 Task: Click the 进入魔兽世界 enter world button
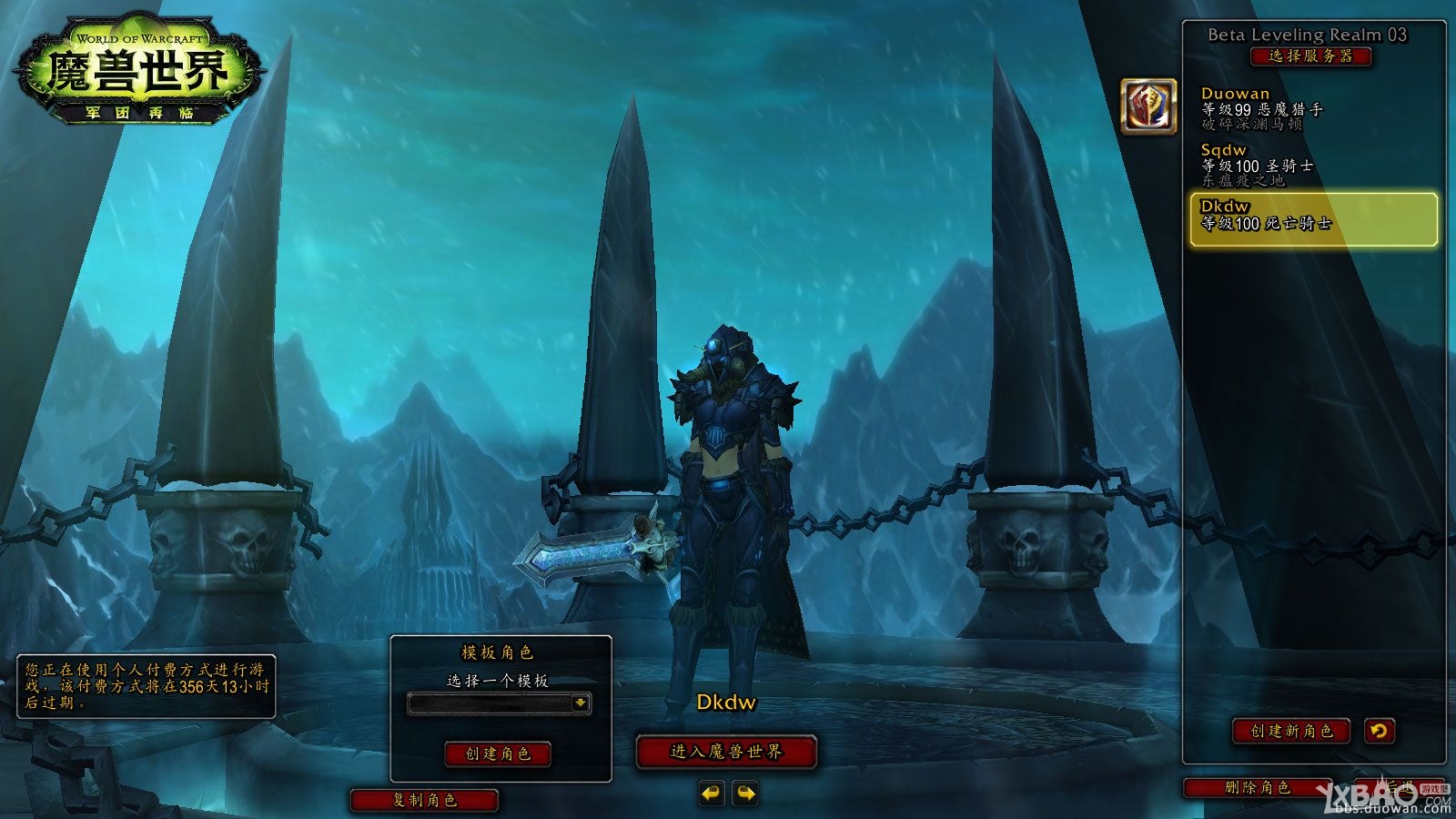pos(726,752)
